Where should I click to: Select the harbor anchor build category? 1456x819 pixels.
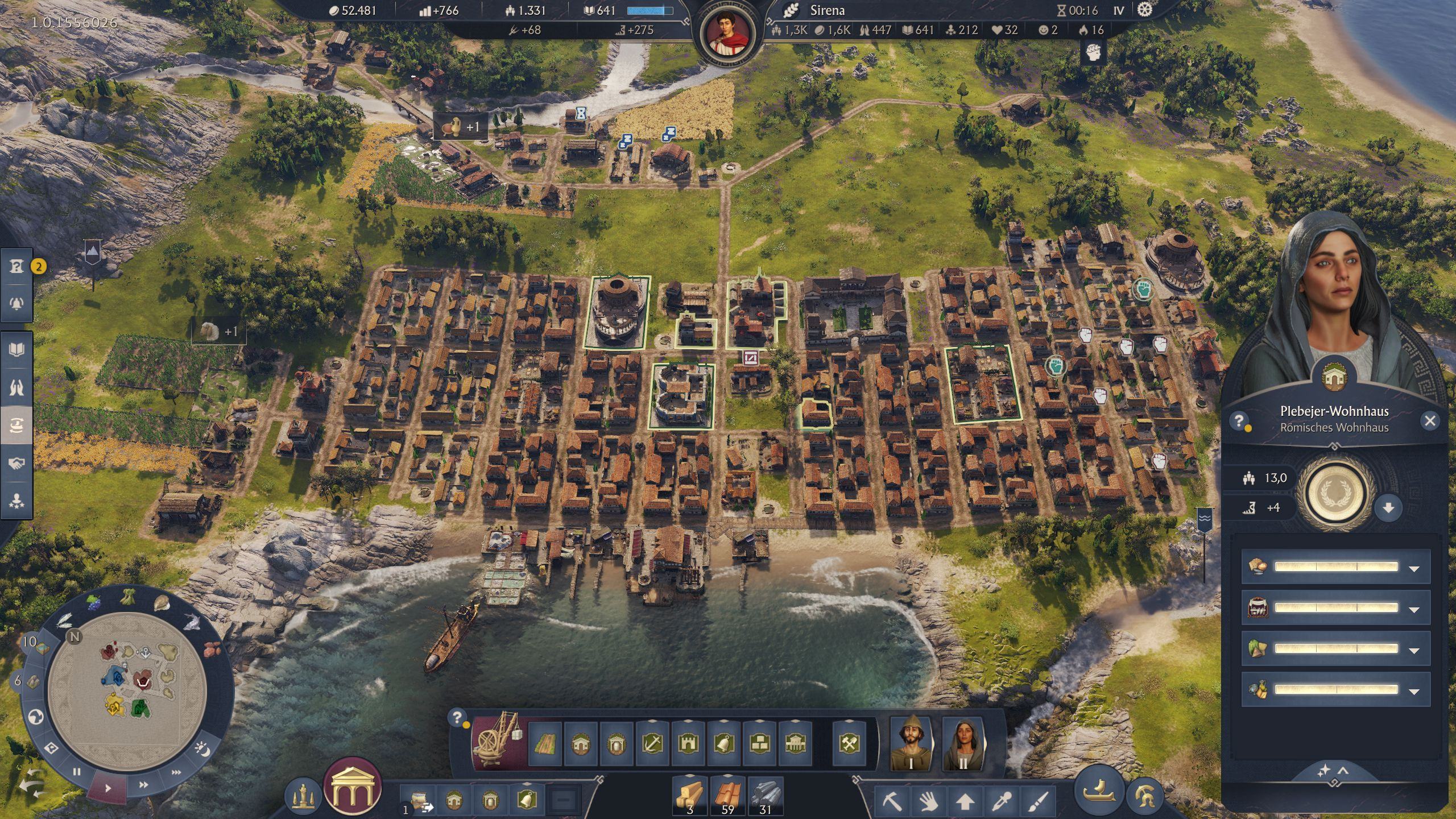652,743
